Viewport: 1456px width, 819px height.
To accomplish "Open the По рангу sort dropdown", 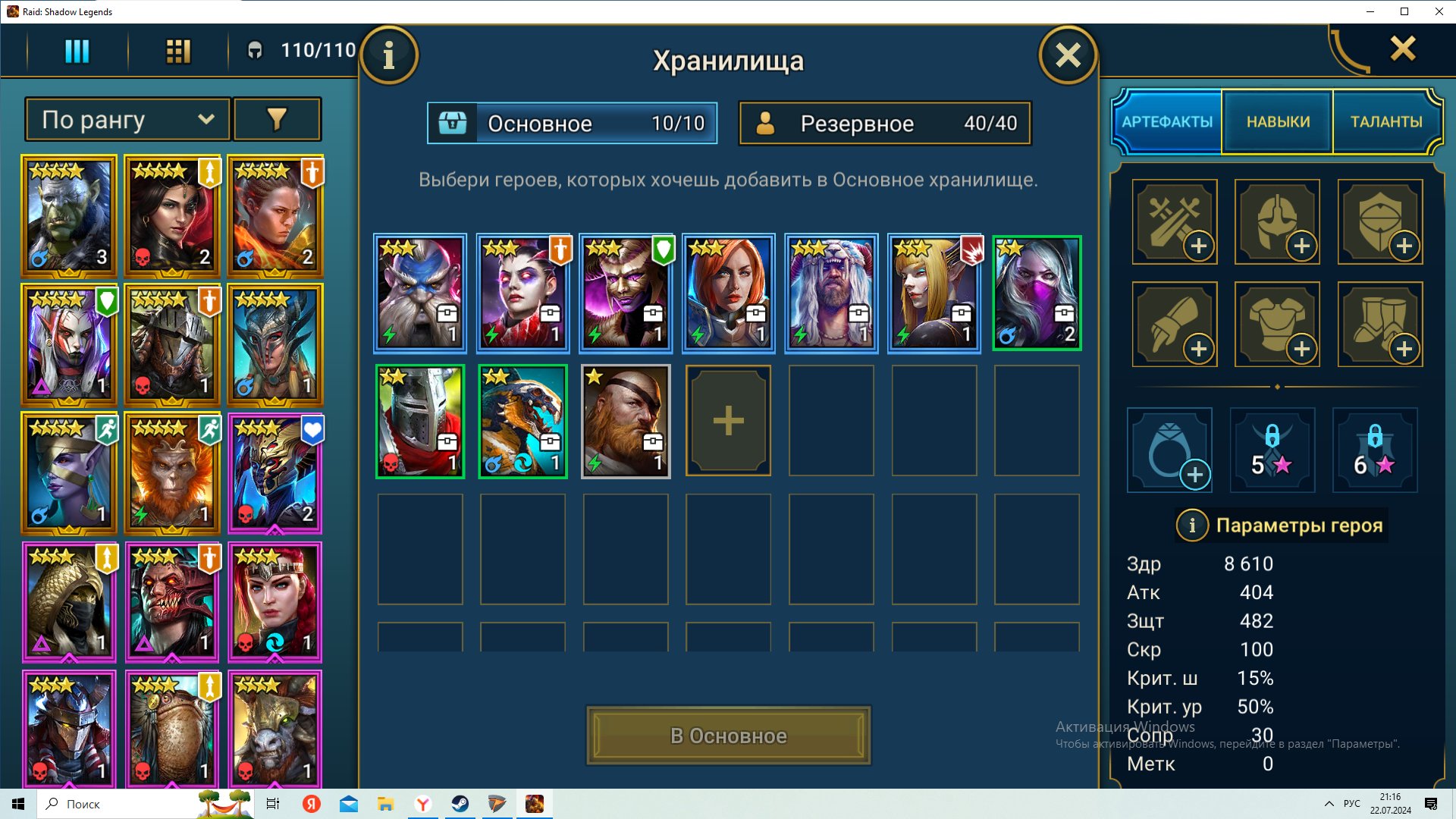I will (x=127, y=120).
